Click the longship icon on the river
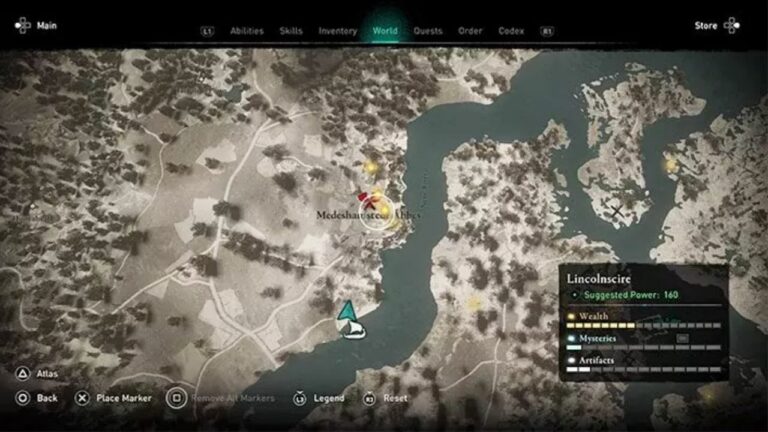 [x=351, y=329]
